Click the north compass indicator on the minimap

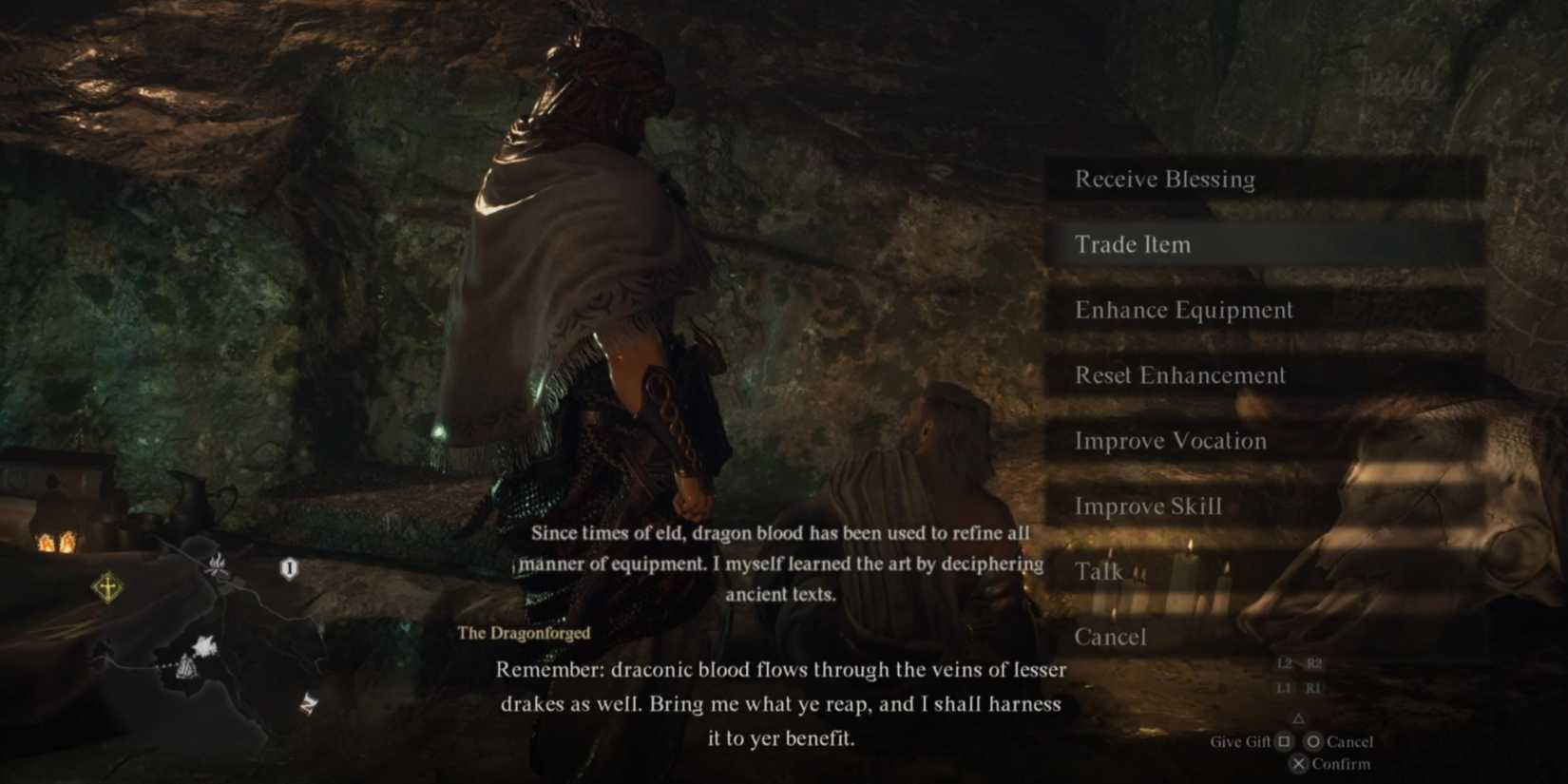pos(309,703)
